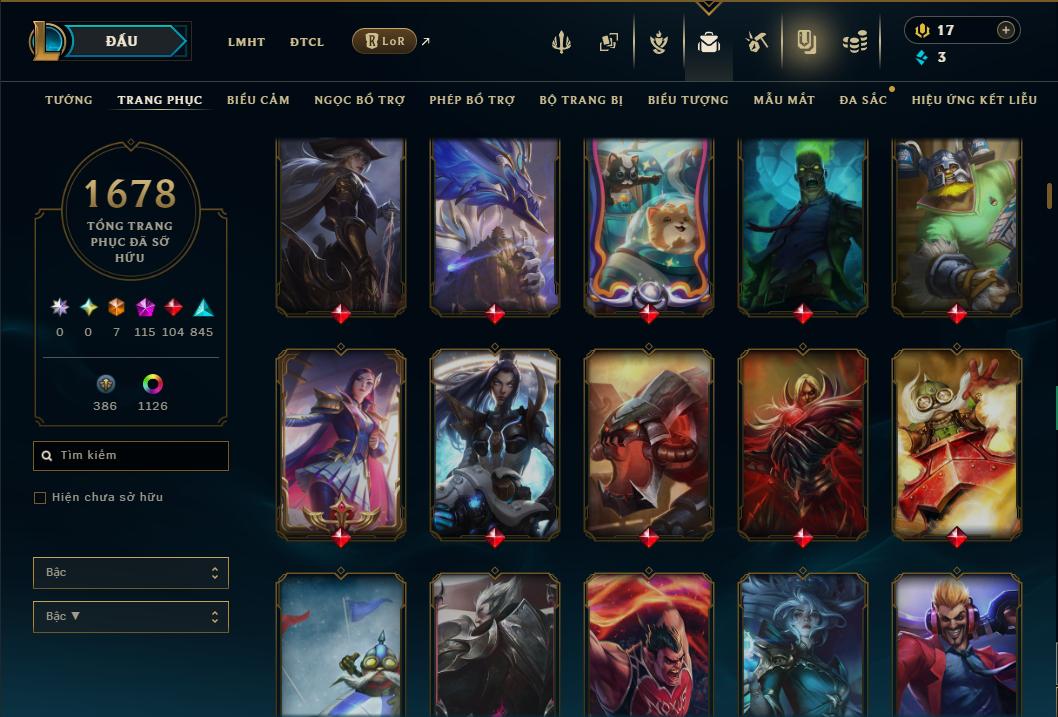Open the loot hammer icon
The height and width of the screenshot is (717, 1058).
(x=756, y=42)
